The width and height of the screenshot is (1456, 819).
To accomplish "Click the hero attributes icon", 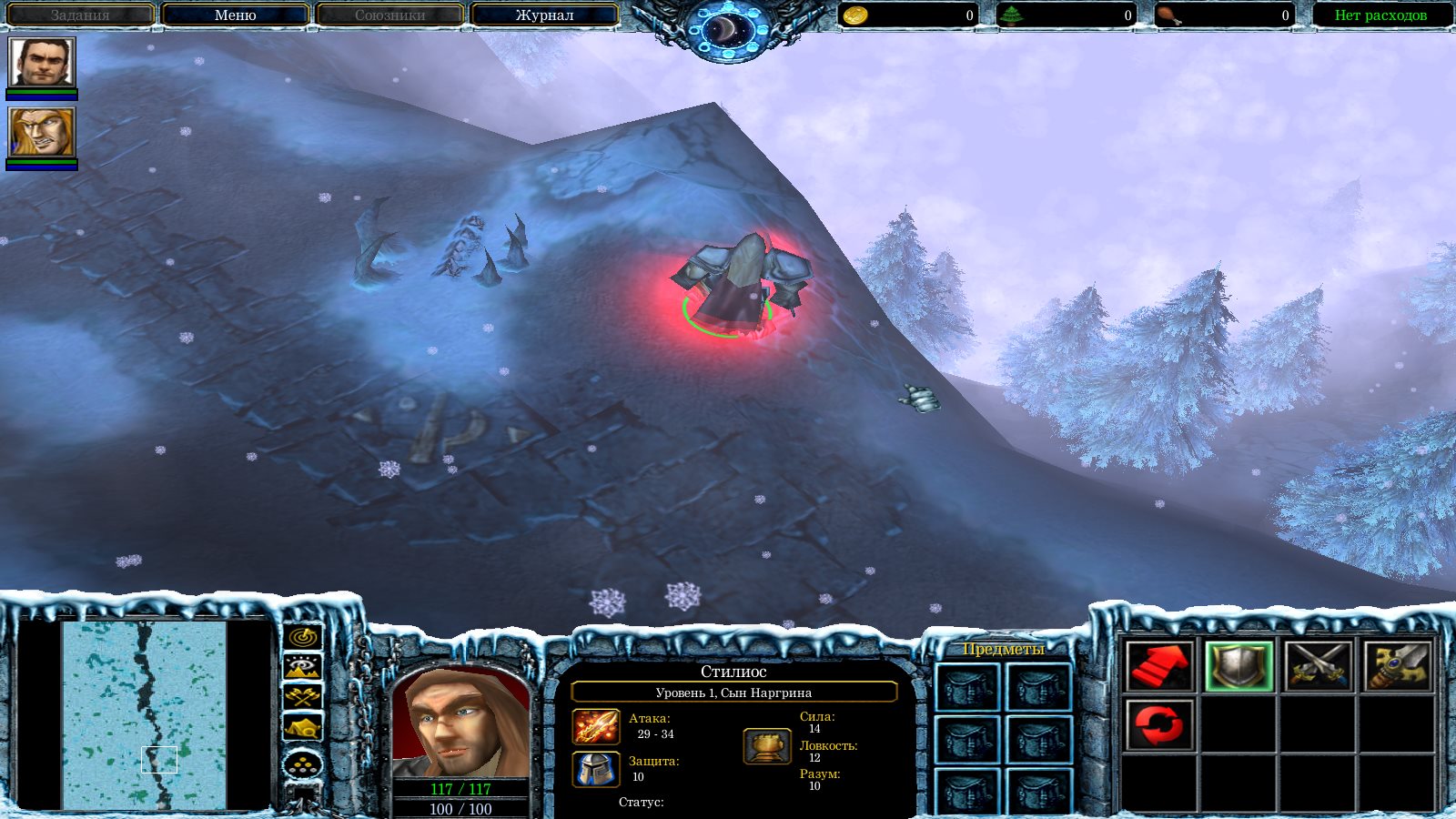I will [x=766, y=746].
